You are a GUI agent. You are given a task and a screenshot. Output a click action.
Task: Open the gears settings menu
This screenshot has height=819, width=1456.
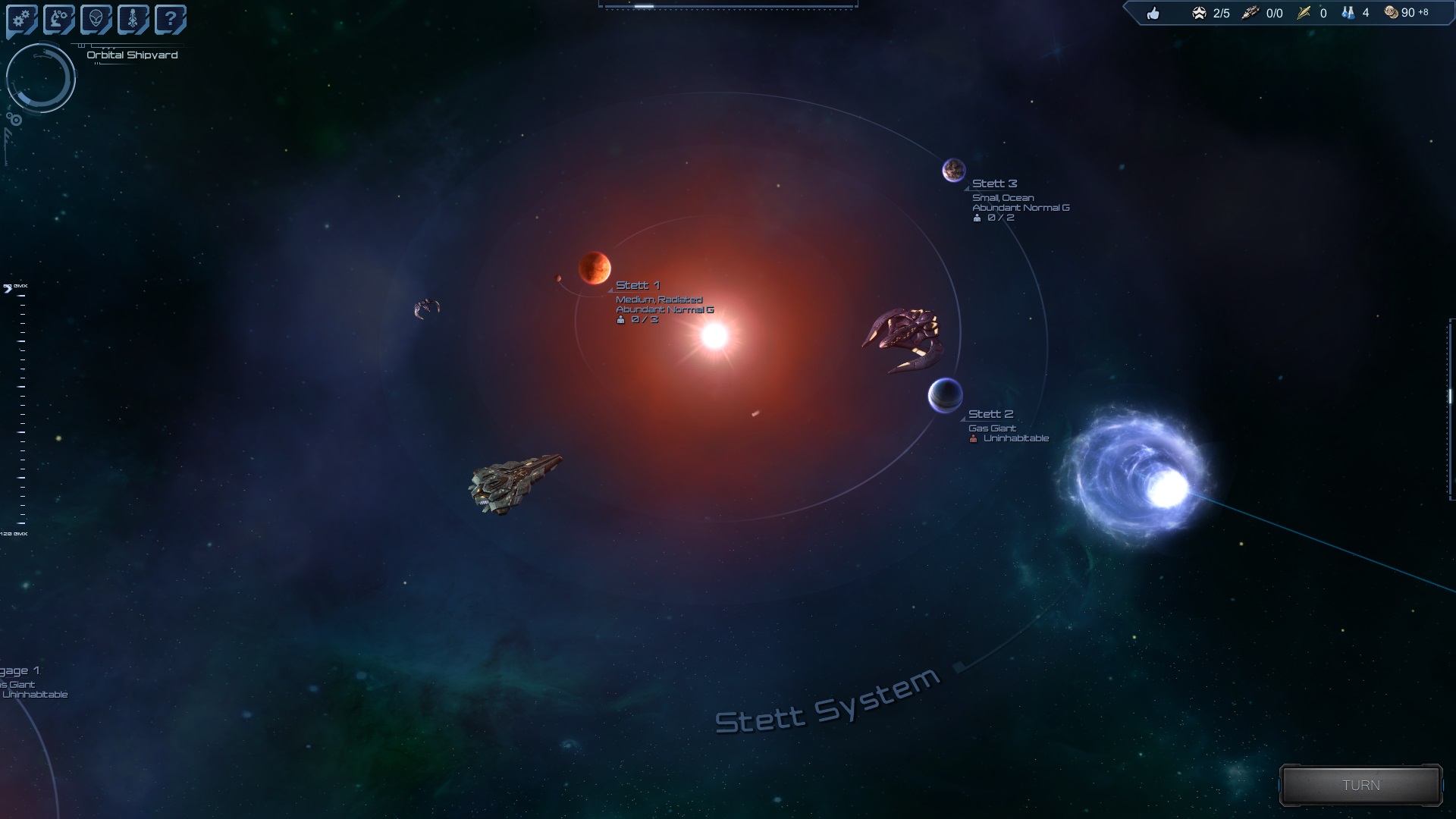pyautogui.click(x=21, y=20)
